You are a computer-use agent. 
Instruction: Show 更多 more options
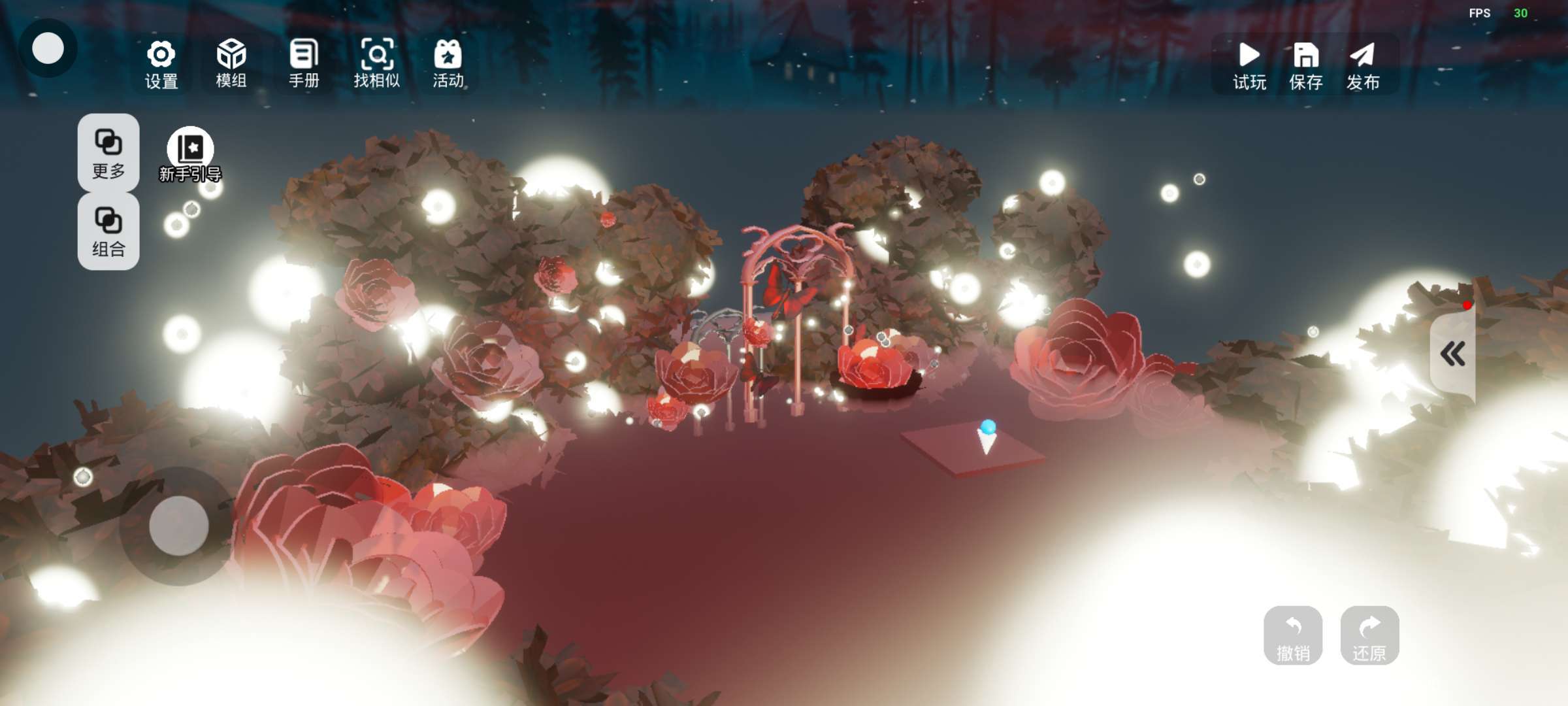[x=108, y=153]
